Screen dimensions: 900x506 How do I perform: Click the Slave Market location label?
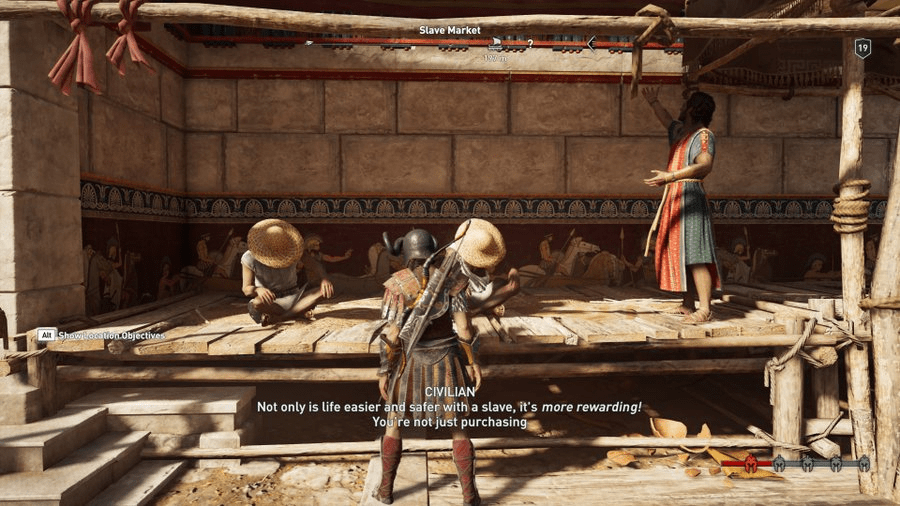click(450, 30)
